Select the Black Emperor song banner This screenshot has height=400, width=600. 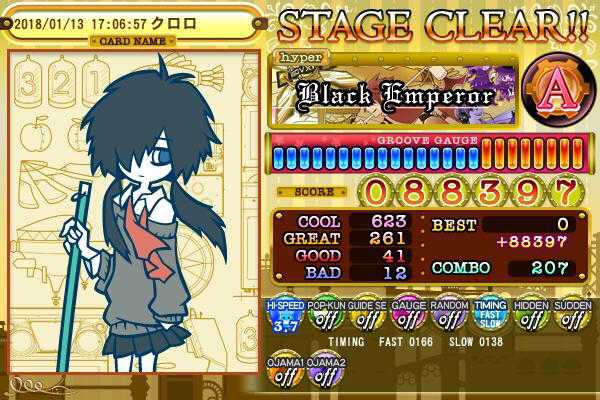[395, 94]
